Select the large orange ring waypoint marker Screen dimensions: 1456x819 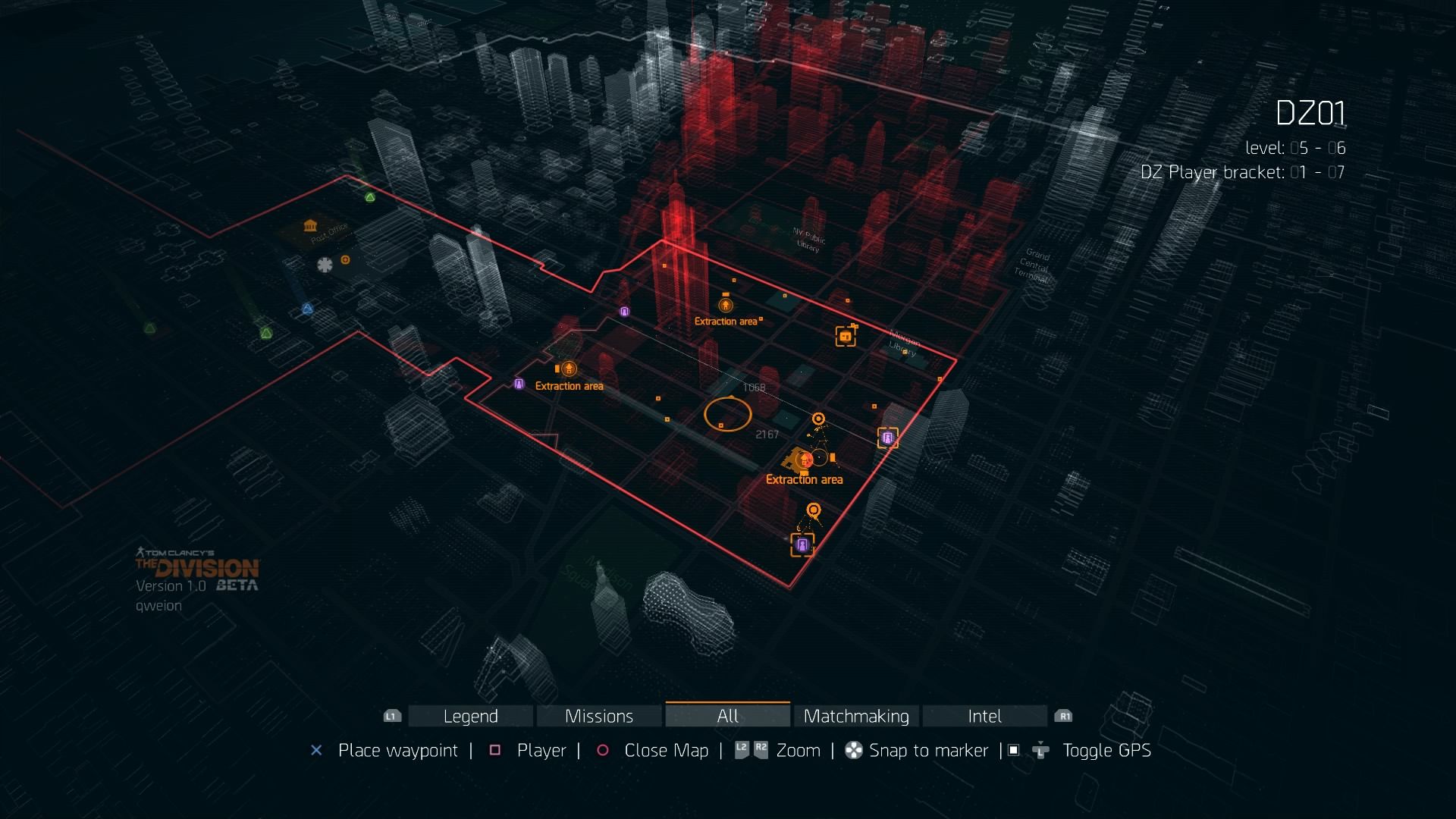tap(727, 415)
